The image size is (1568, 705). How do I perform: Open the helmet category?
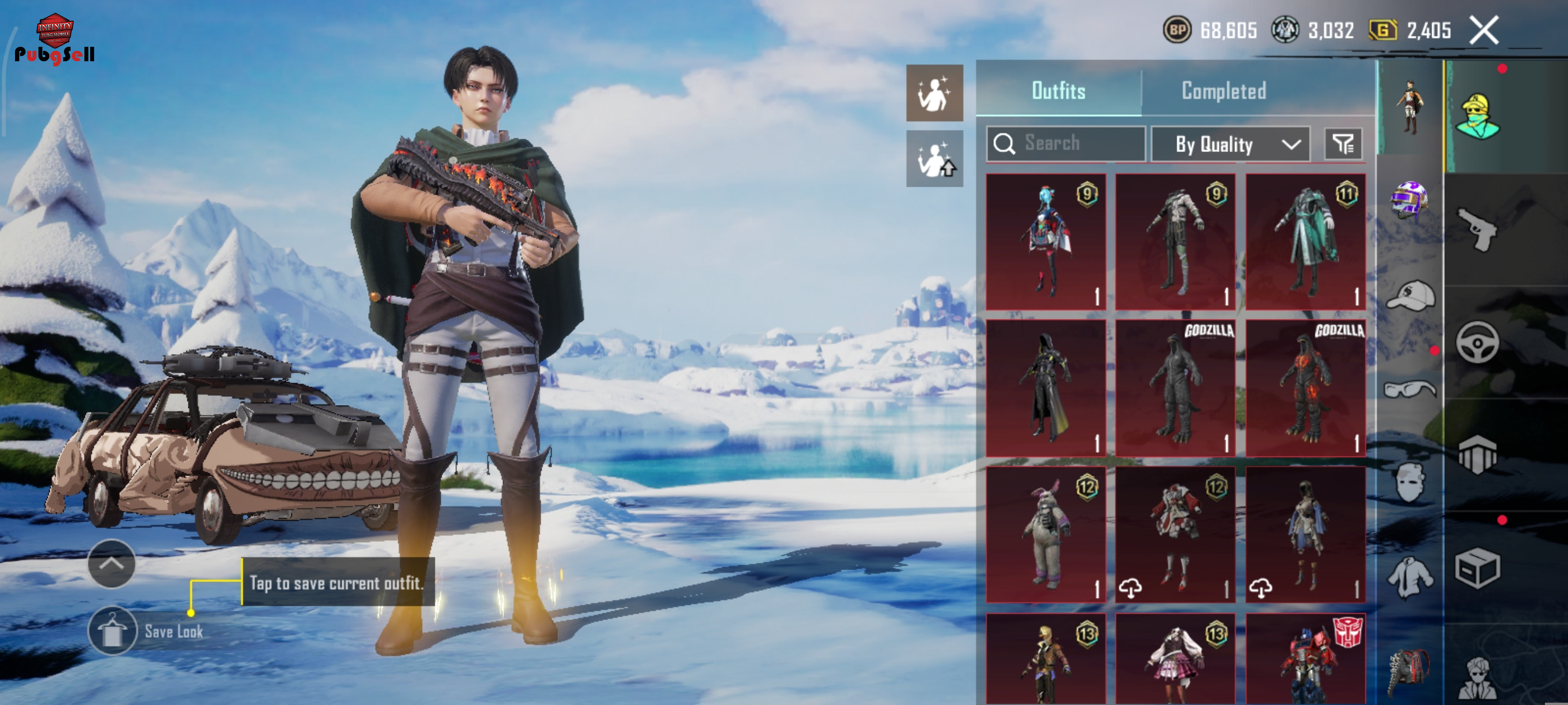coord(1408,199)
